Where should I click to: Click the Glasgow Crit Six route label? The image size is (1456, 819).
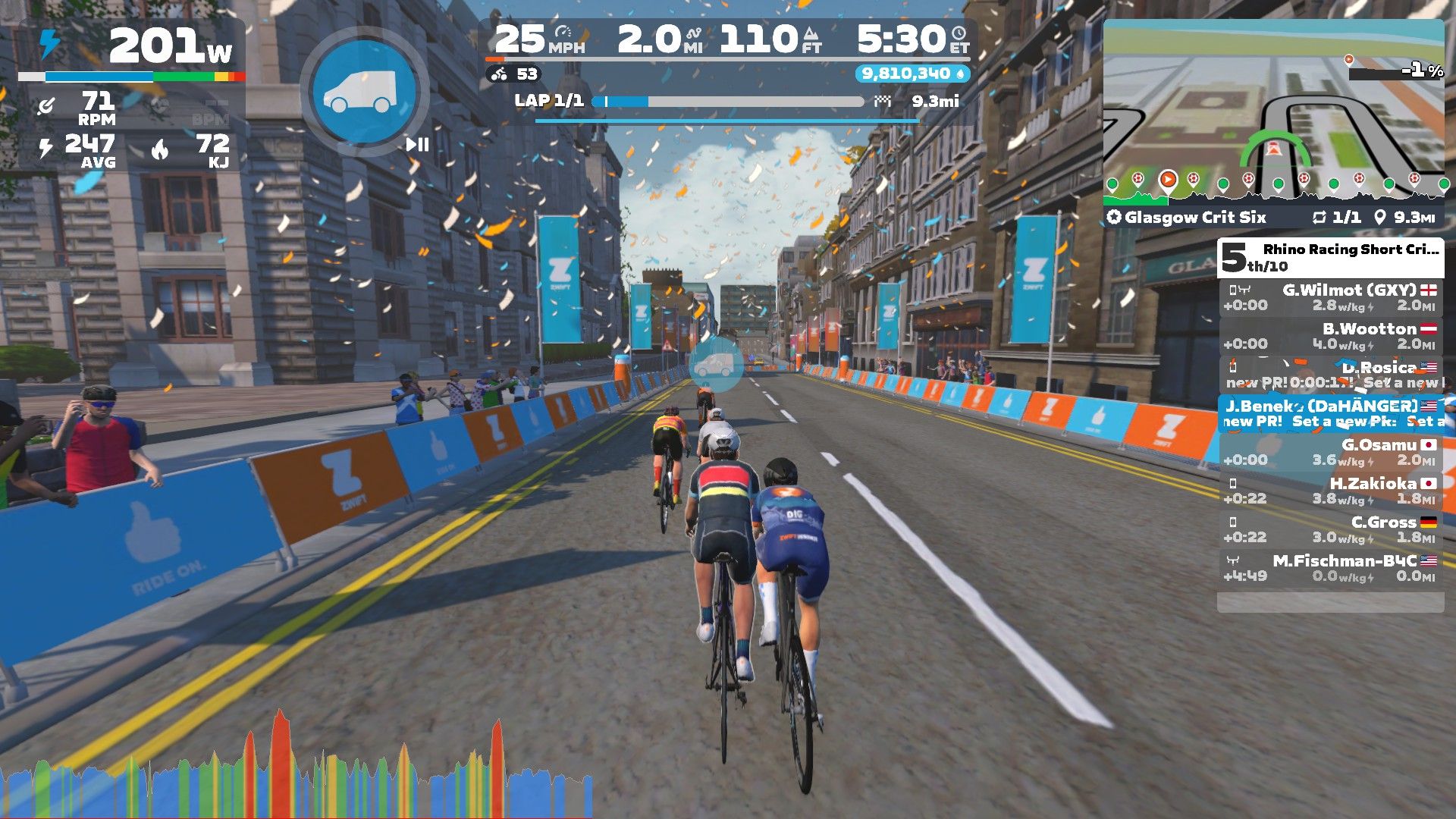click(x=1194, y=218)
